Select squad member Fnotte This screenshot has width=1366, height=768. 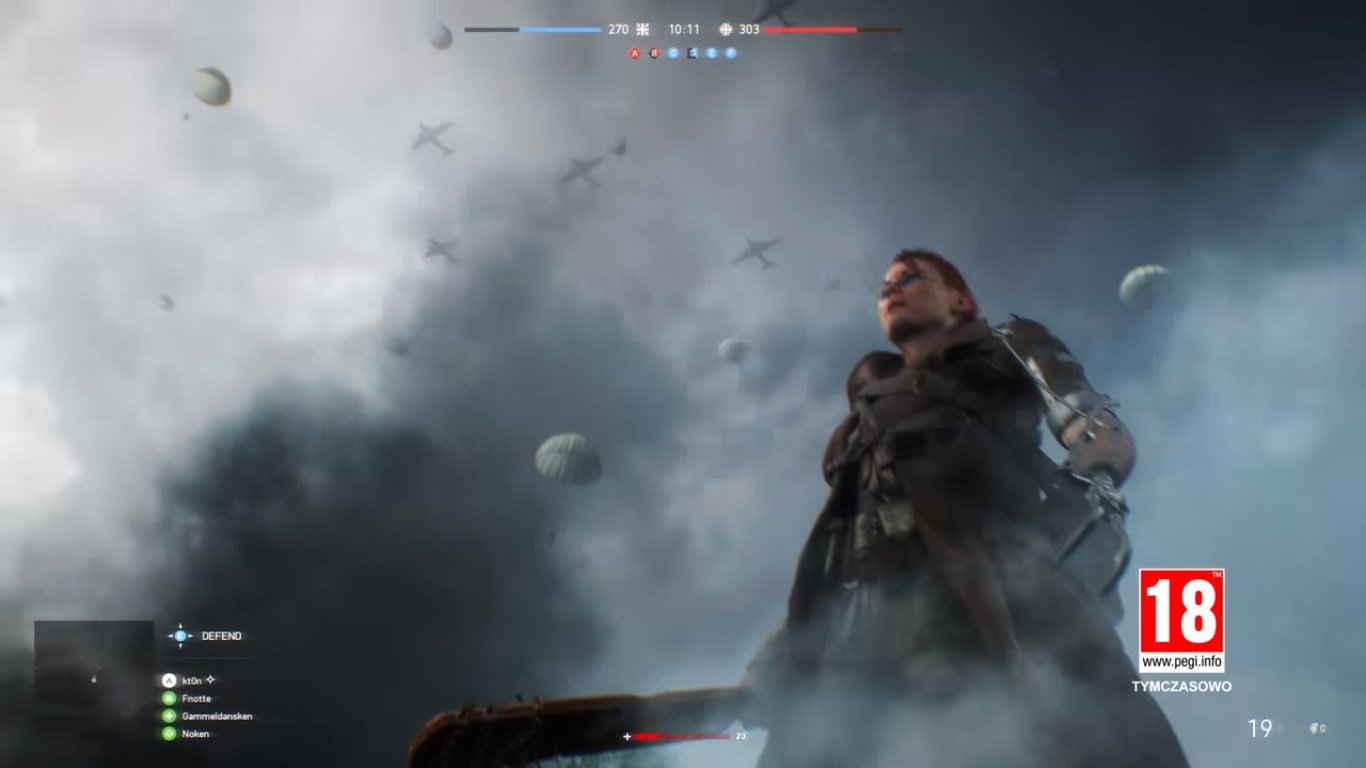click(x=196, y=699)
